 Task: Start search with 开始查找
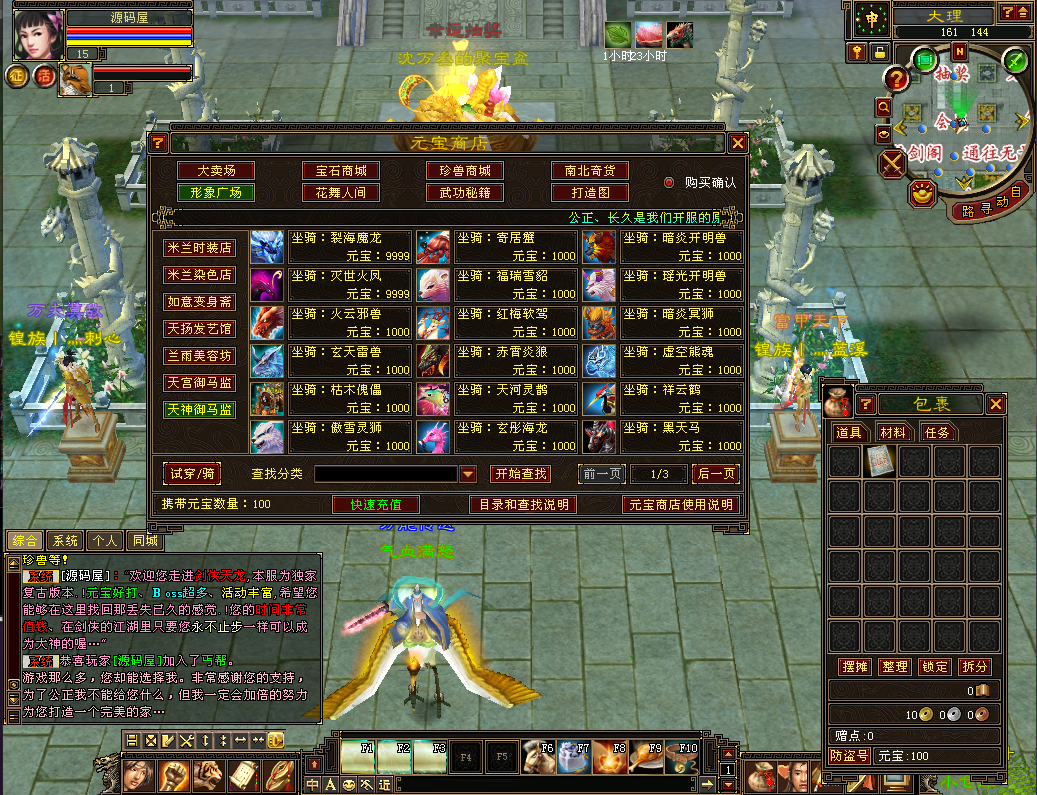(520, 473)
